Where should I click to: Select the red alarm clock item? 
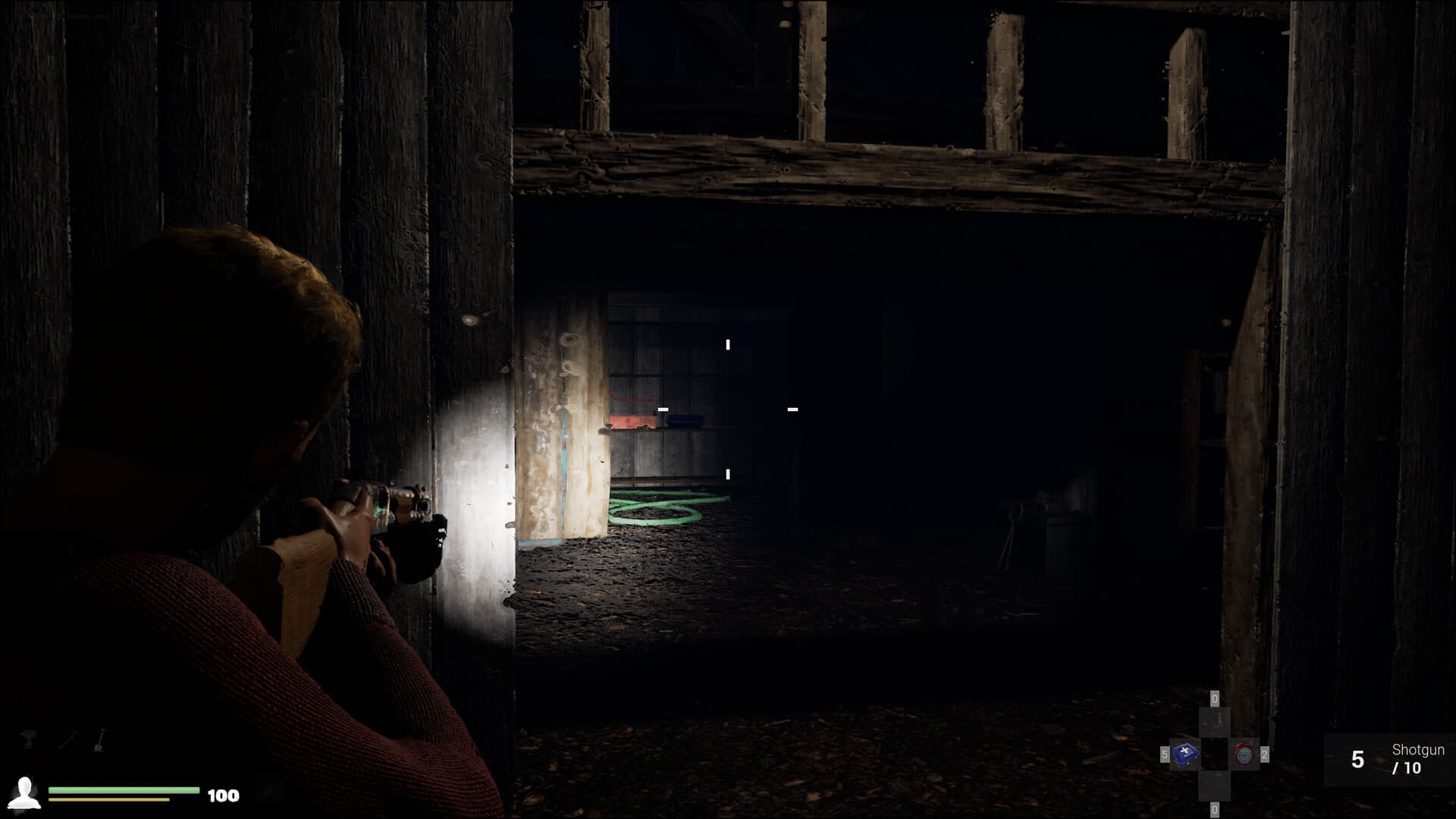tap(1244, 755)
